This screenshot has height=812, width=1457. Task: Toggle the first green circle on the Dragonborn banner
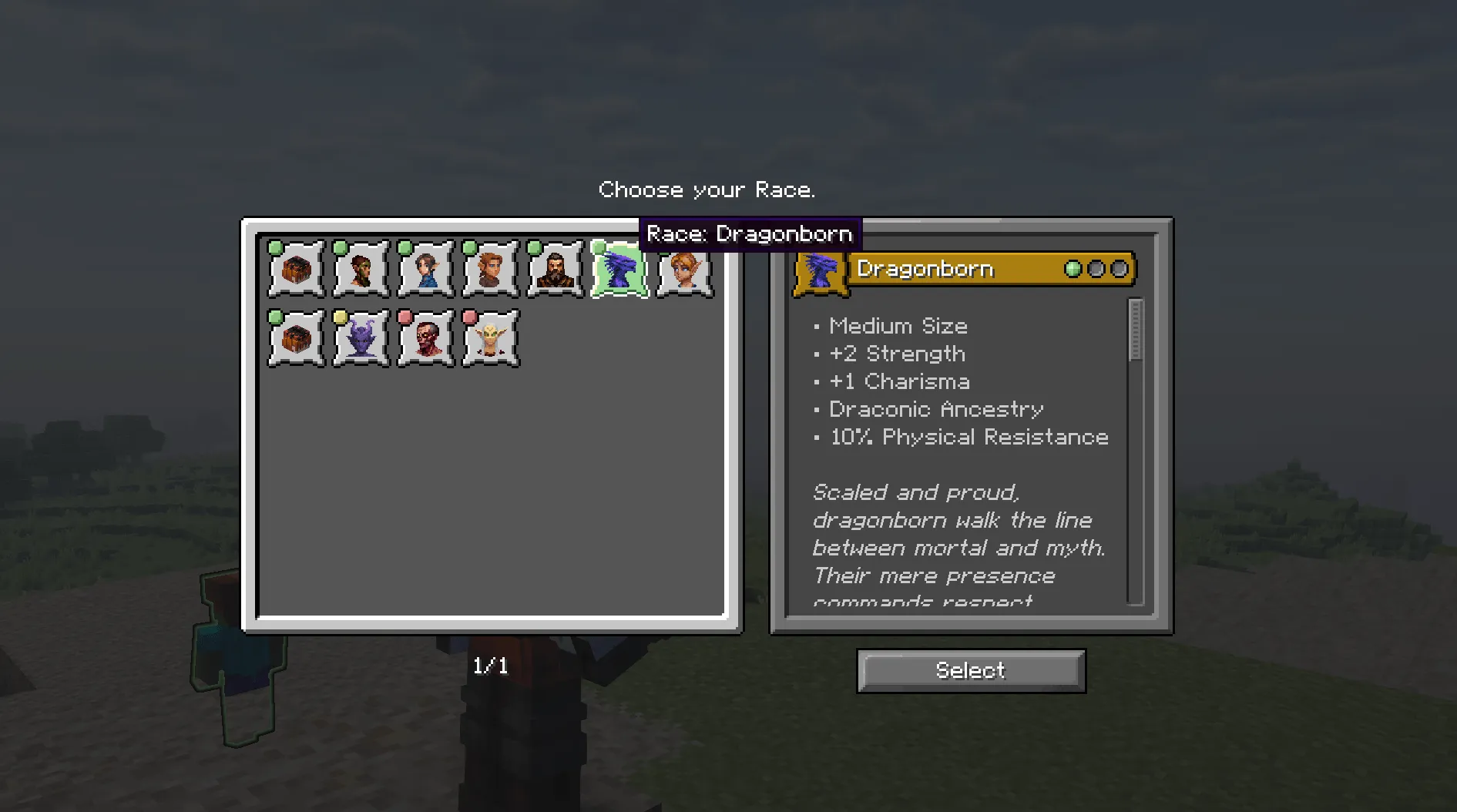click(x=1074, y=269)
